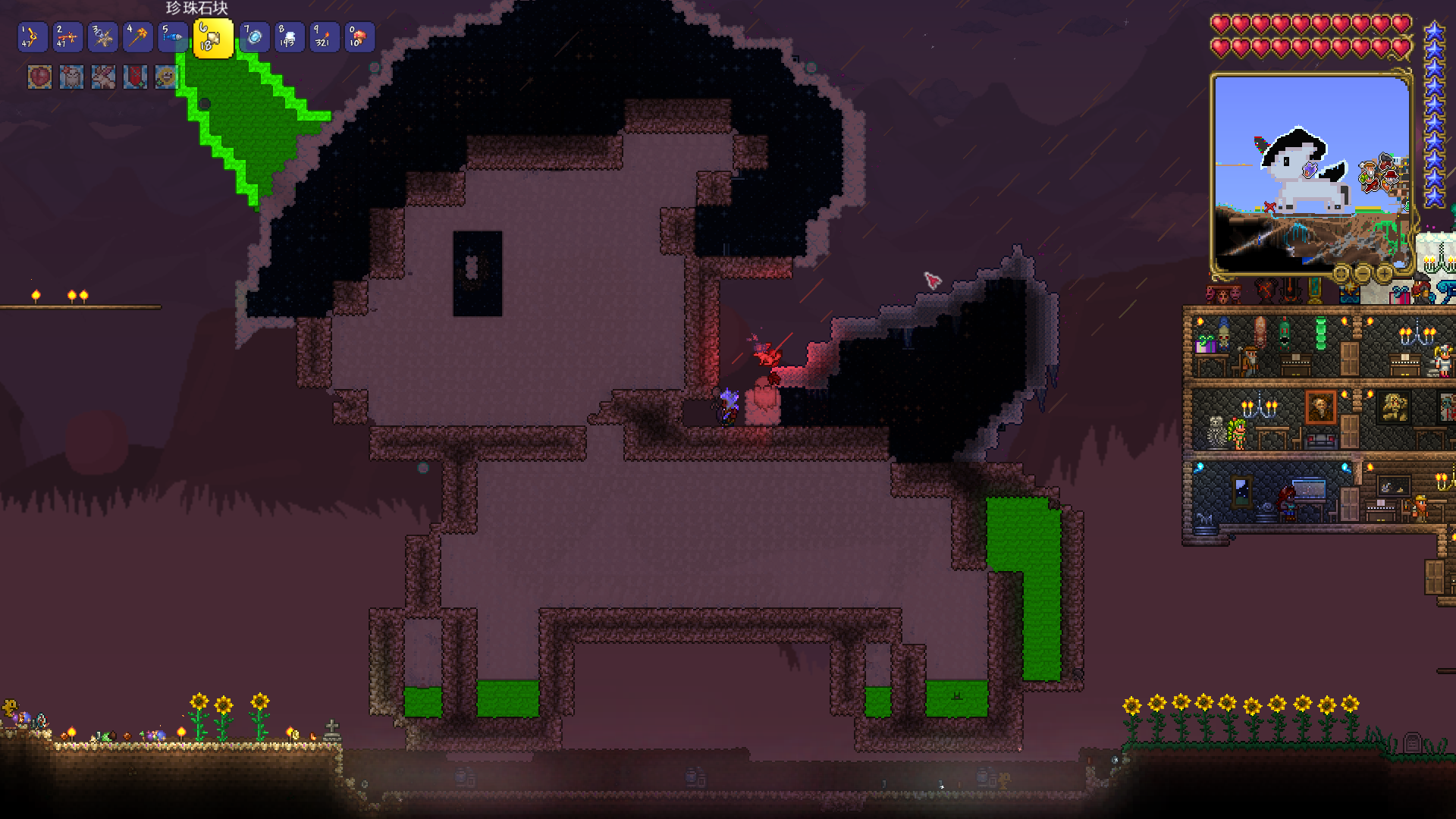Viewport: 1456px width, 819px height.
Task: Choose the winged weapon in hotbar slot 3
Action: point(102,37)
